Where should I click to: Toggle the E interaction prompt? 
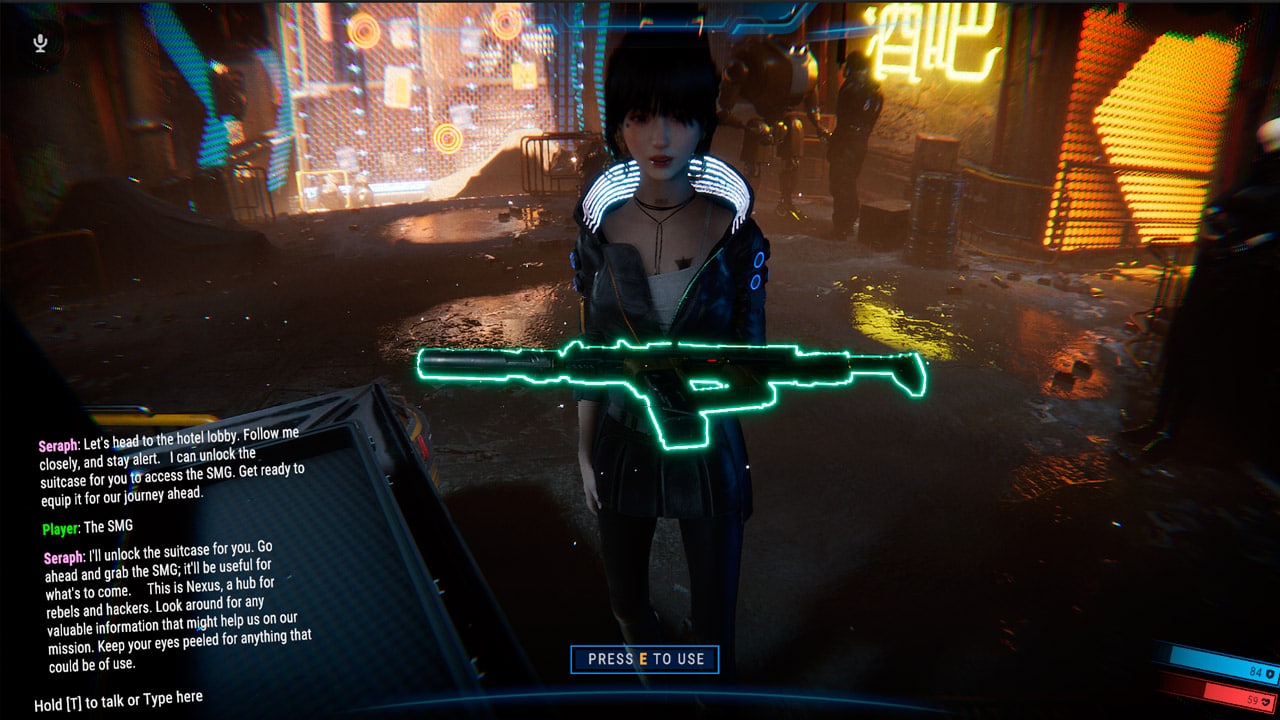click(x=645, y=658)
